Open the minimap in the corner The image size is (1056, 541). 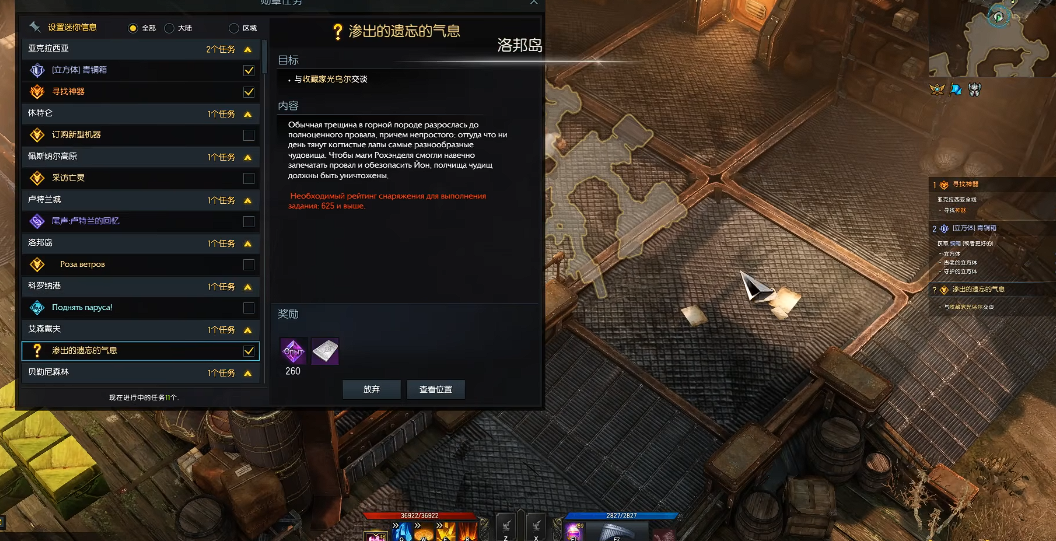(x=991, y=40)
